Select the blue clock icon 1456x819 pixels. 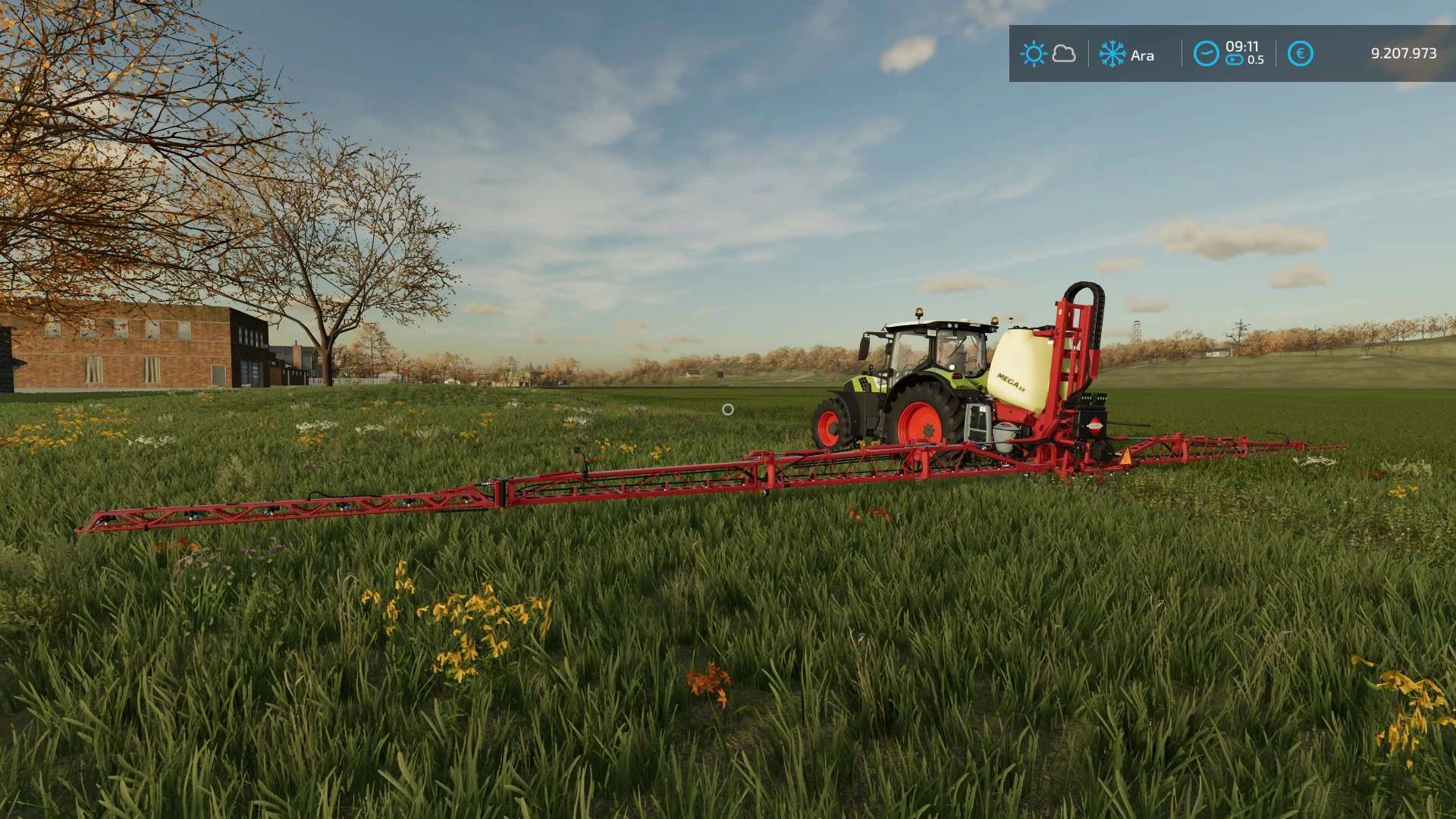coord(1206,54)
